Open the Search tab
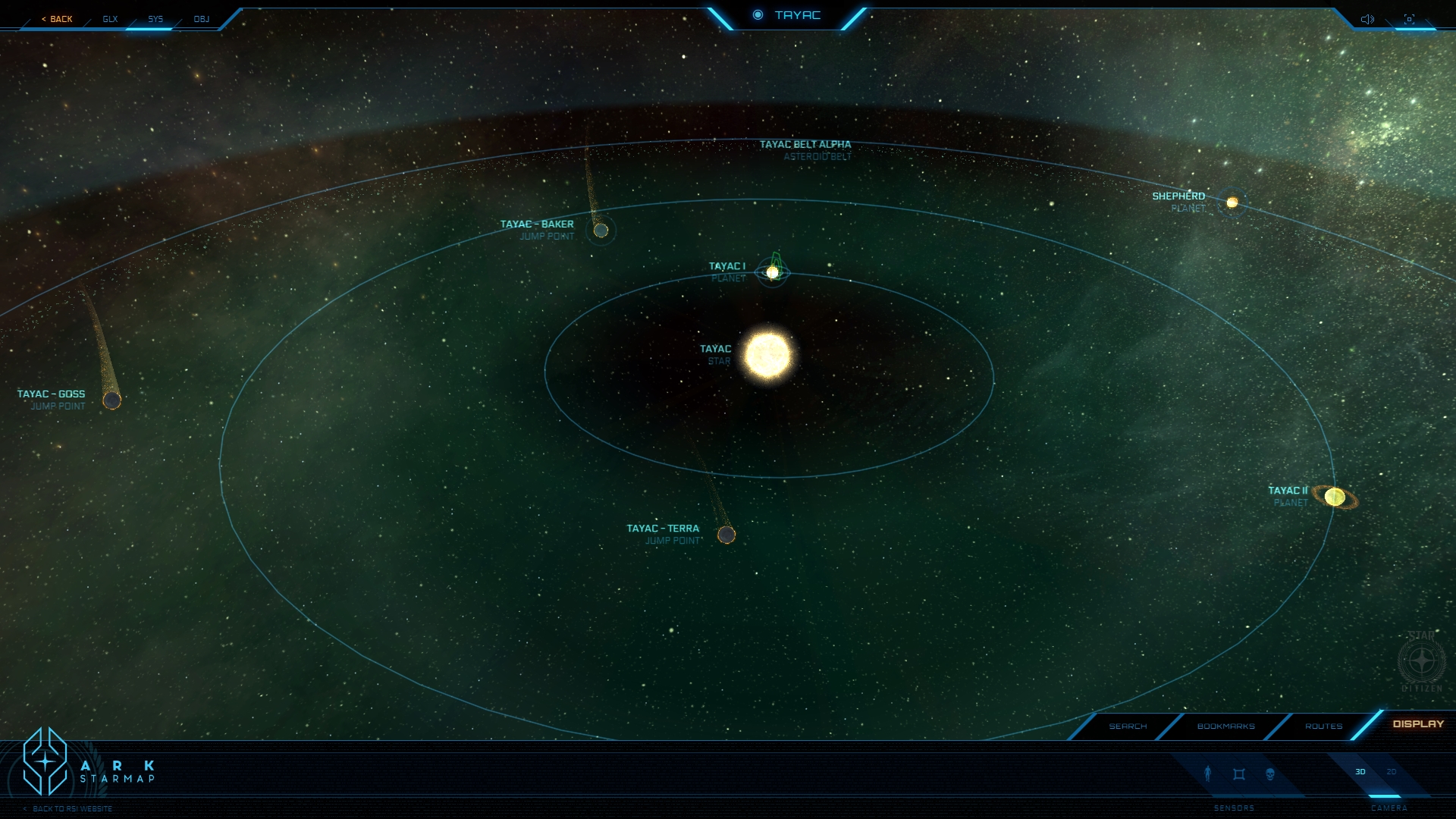Screen dimensions: 1456x819 (1128, 726)
